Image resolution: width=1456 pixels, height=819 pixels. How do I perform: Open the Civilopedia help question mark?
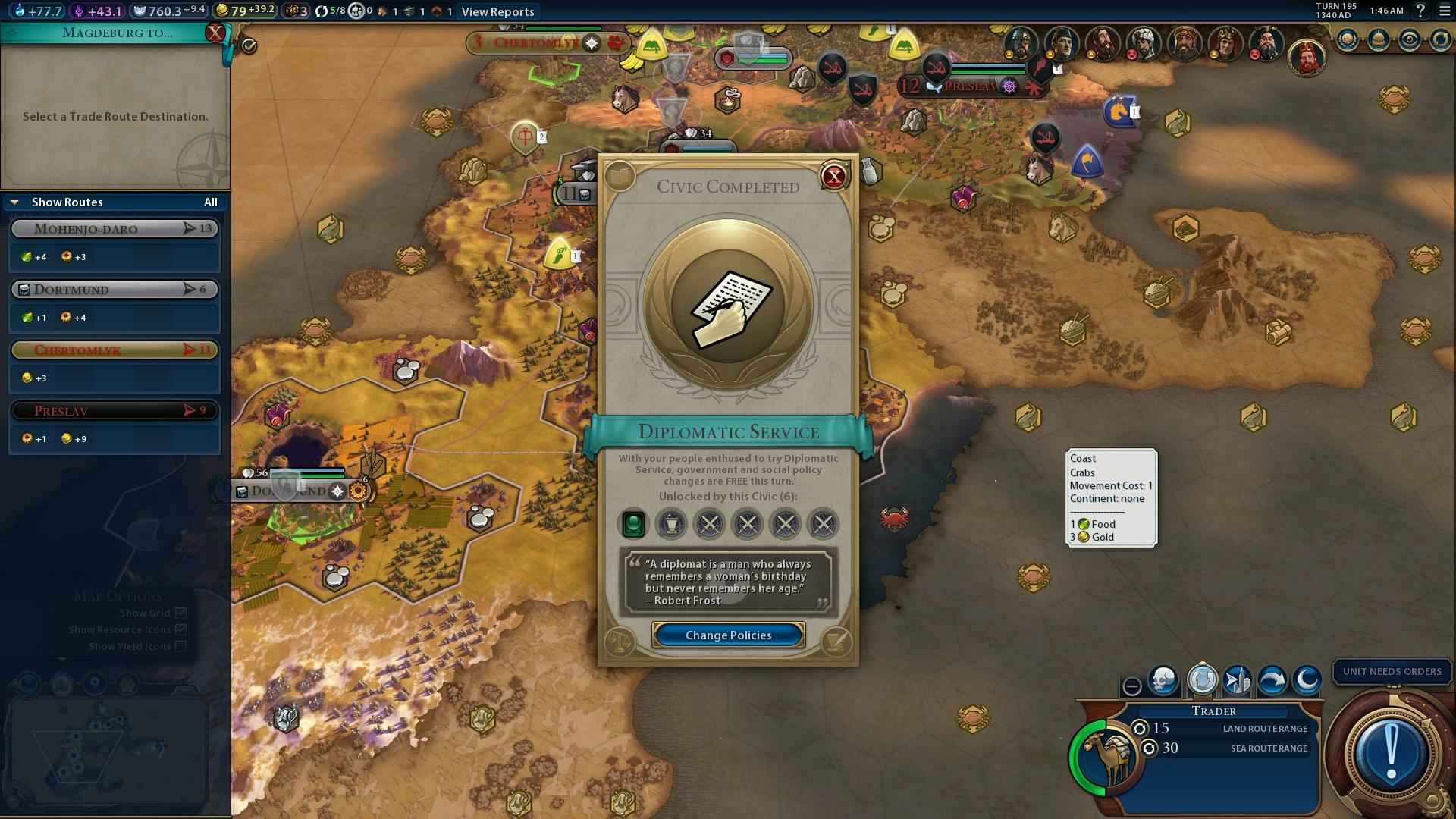tap(1420, 11)
